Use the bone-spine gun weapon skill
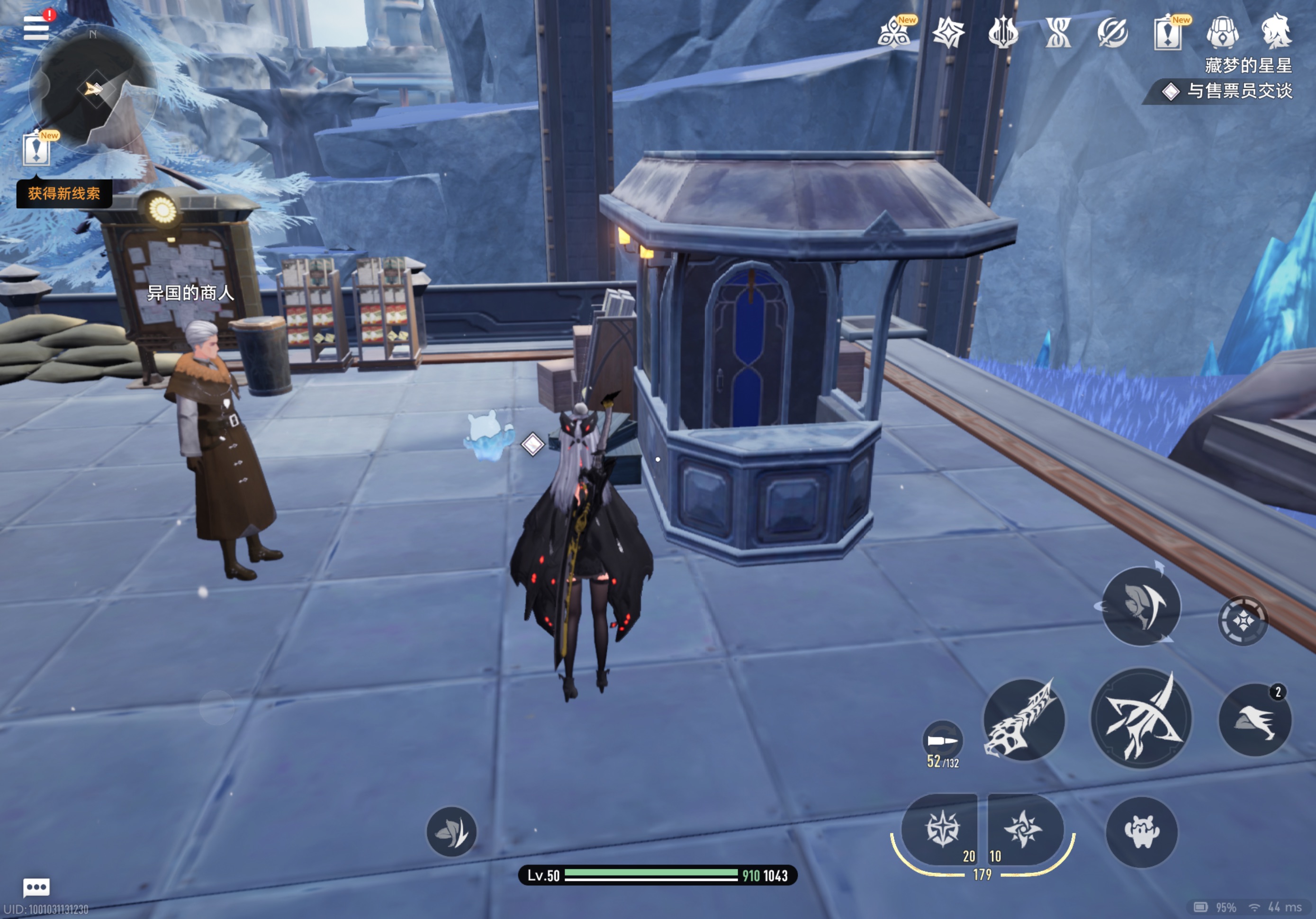Viewport: 1316px width, 919px height. (x=1024, y=720)
